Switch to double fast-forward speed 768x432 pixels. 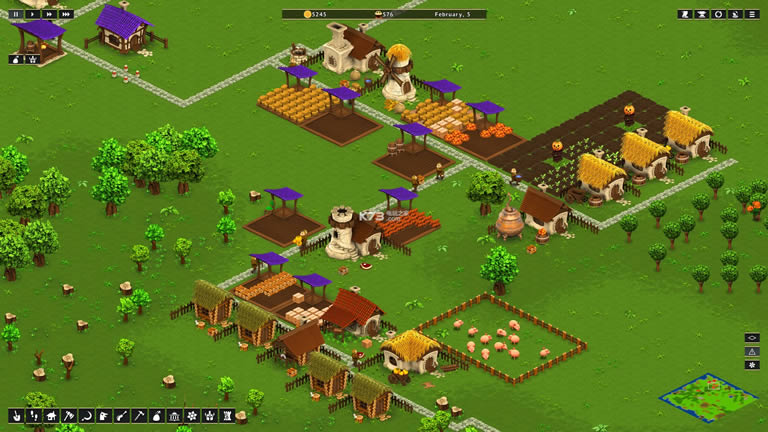(49, 14)
